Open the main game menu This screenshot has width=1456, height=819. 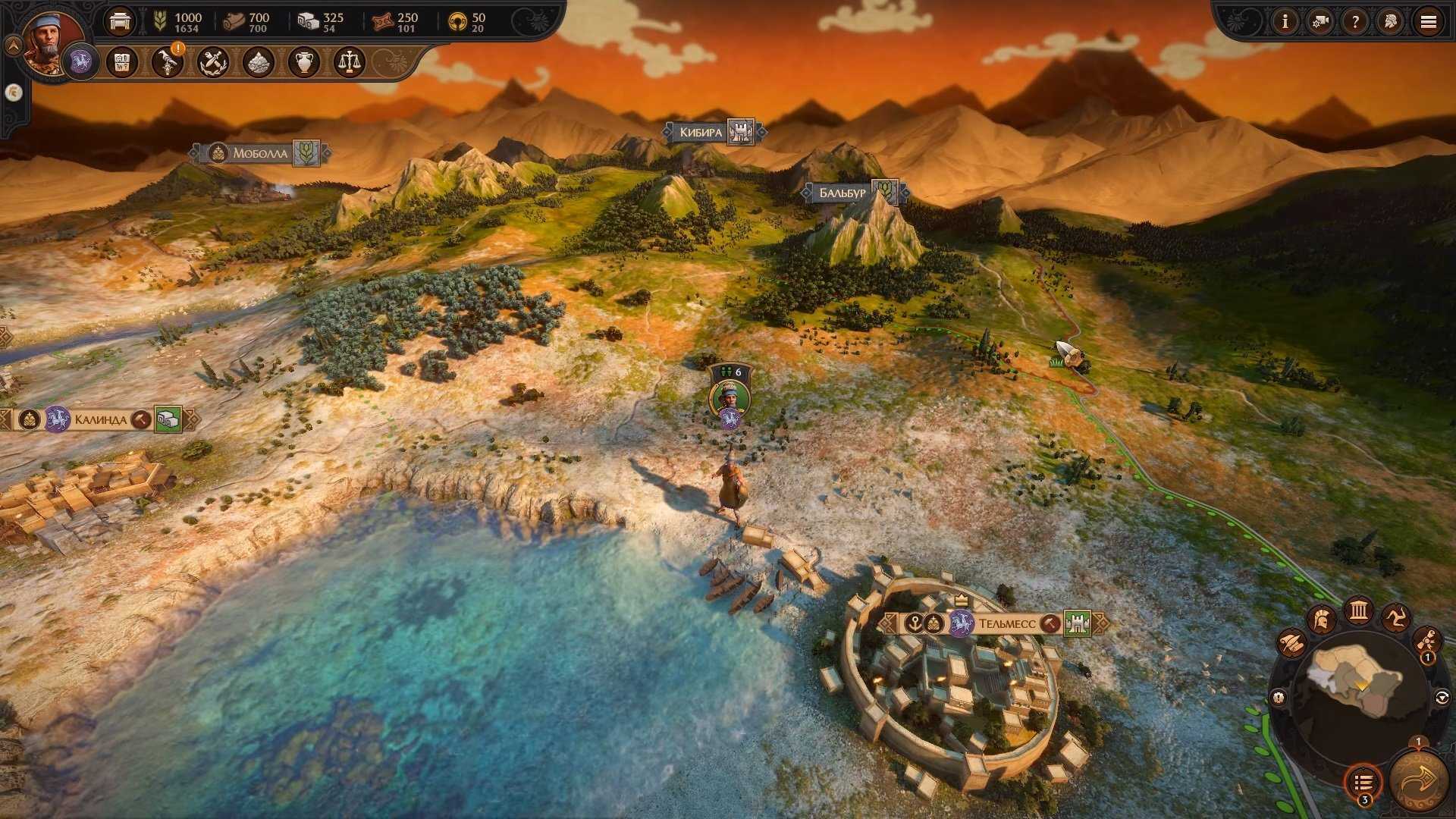click(1428, 22)
